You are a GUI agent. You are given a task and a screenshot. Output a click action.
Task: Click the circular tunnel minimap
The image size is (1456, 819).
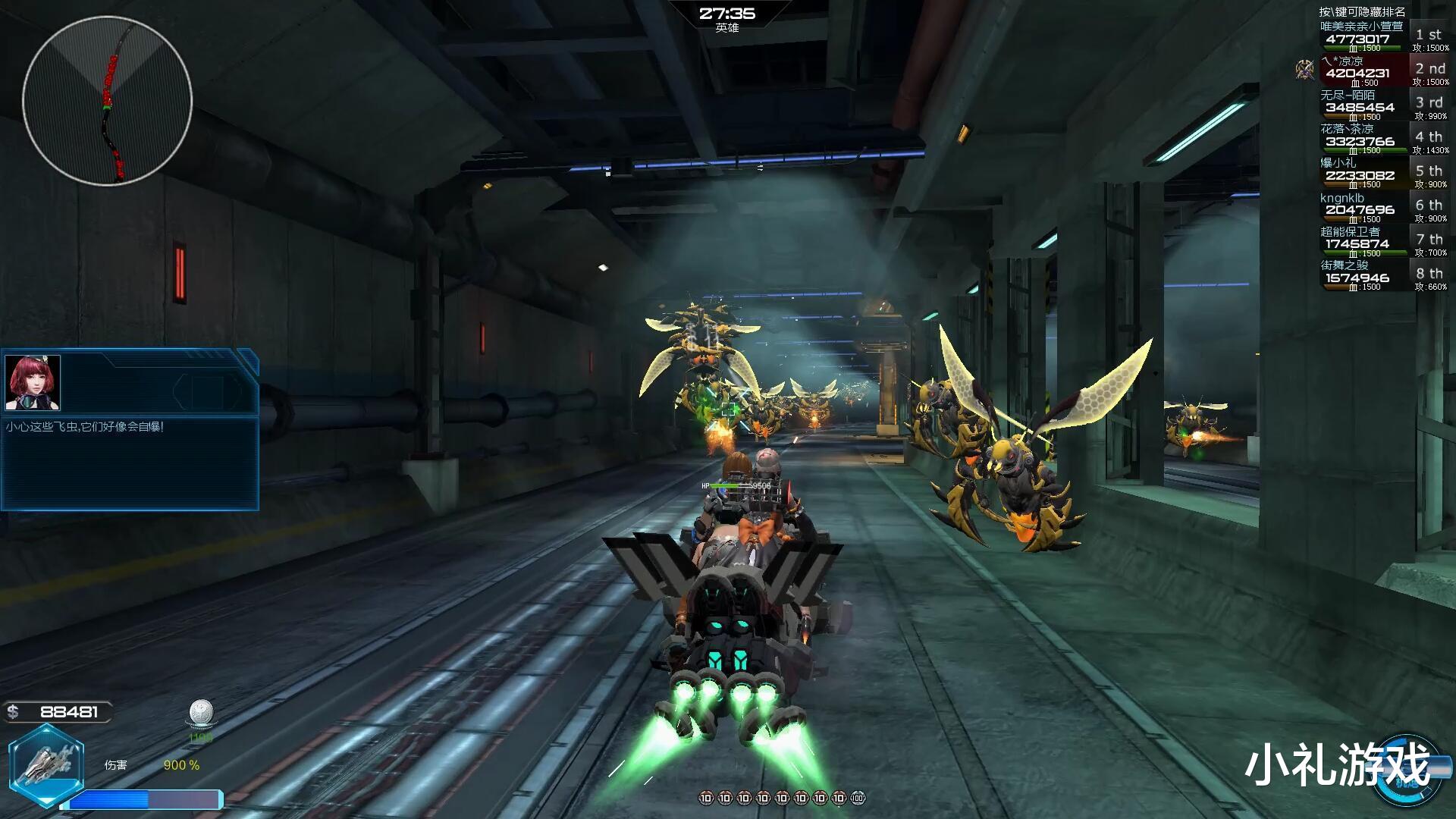(x=107, y=101)
